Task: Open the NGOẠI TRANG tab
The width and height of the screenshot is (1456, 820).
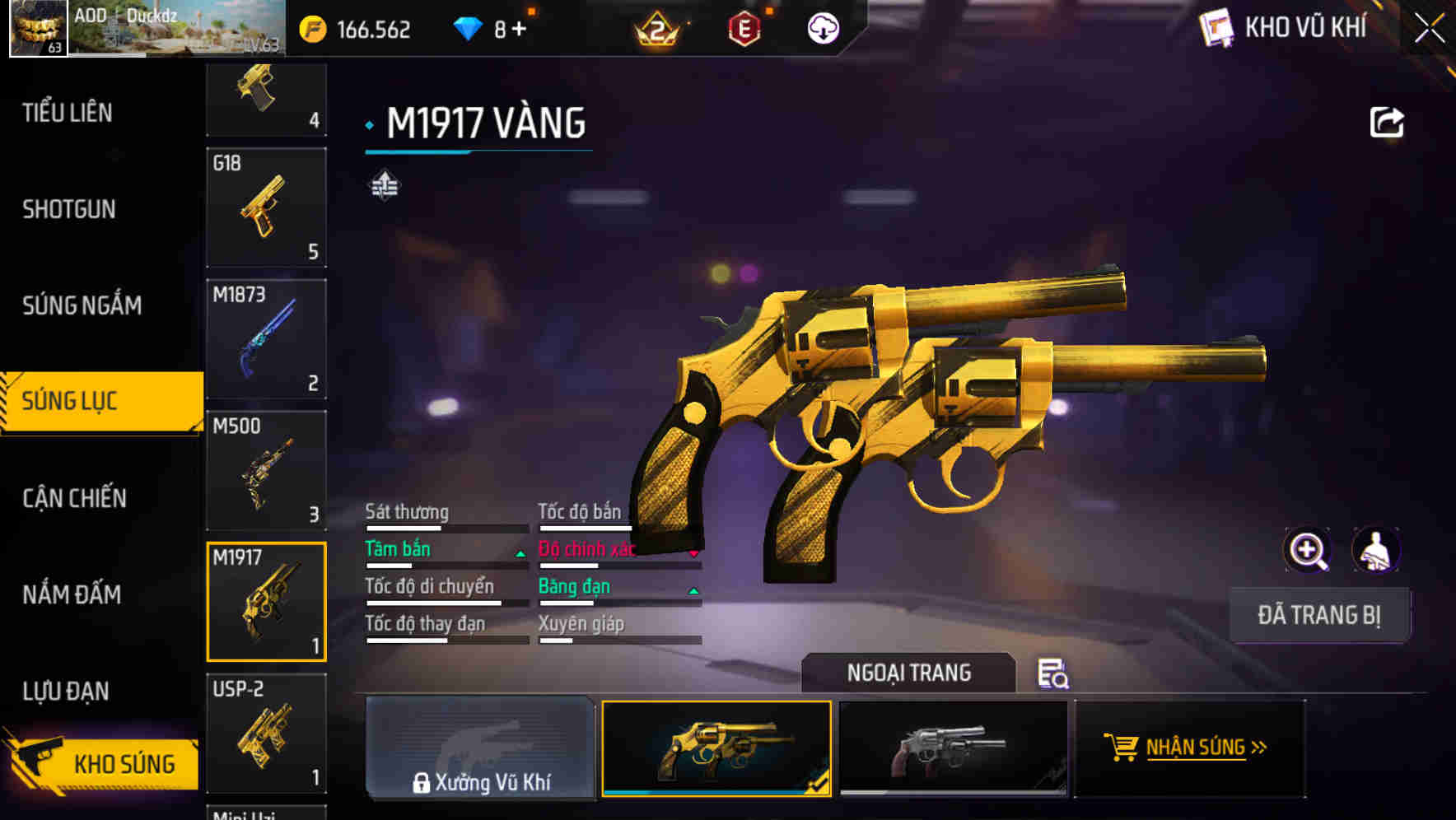Action: (x=909, y=673)
